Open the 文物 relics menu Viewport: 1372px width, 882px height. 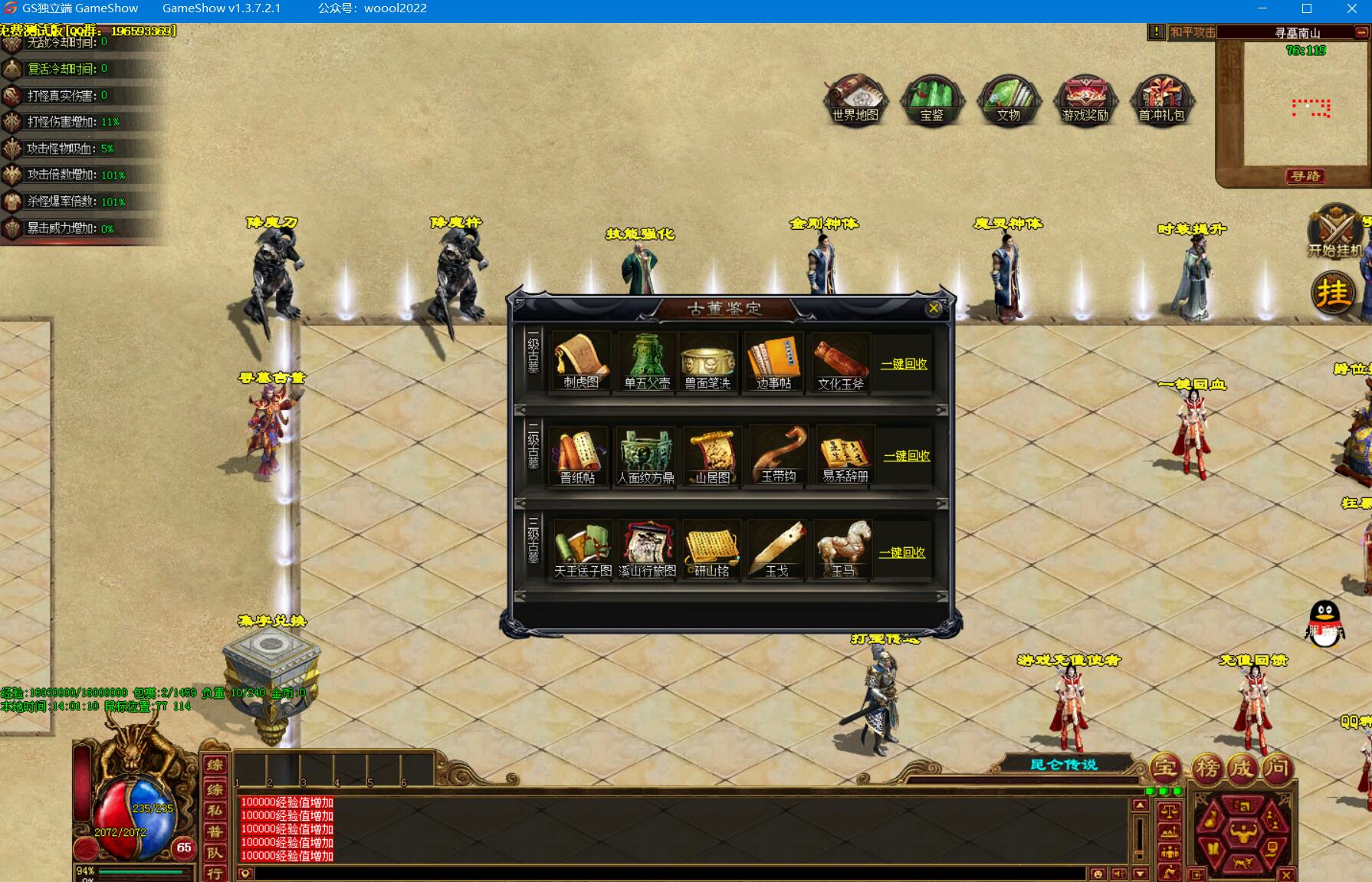coord(1008,100)
